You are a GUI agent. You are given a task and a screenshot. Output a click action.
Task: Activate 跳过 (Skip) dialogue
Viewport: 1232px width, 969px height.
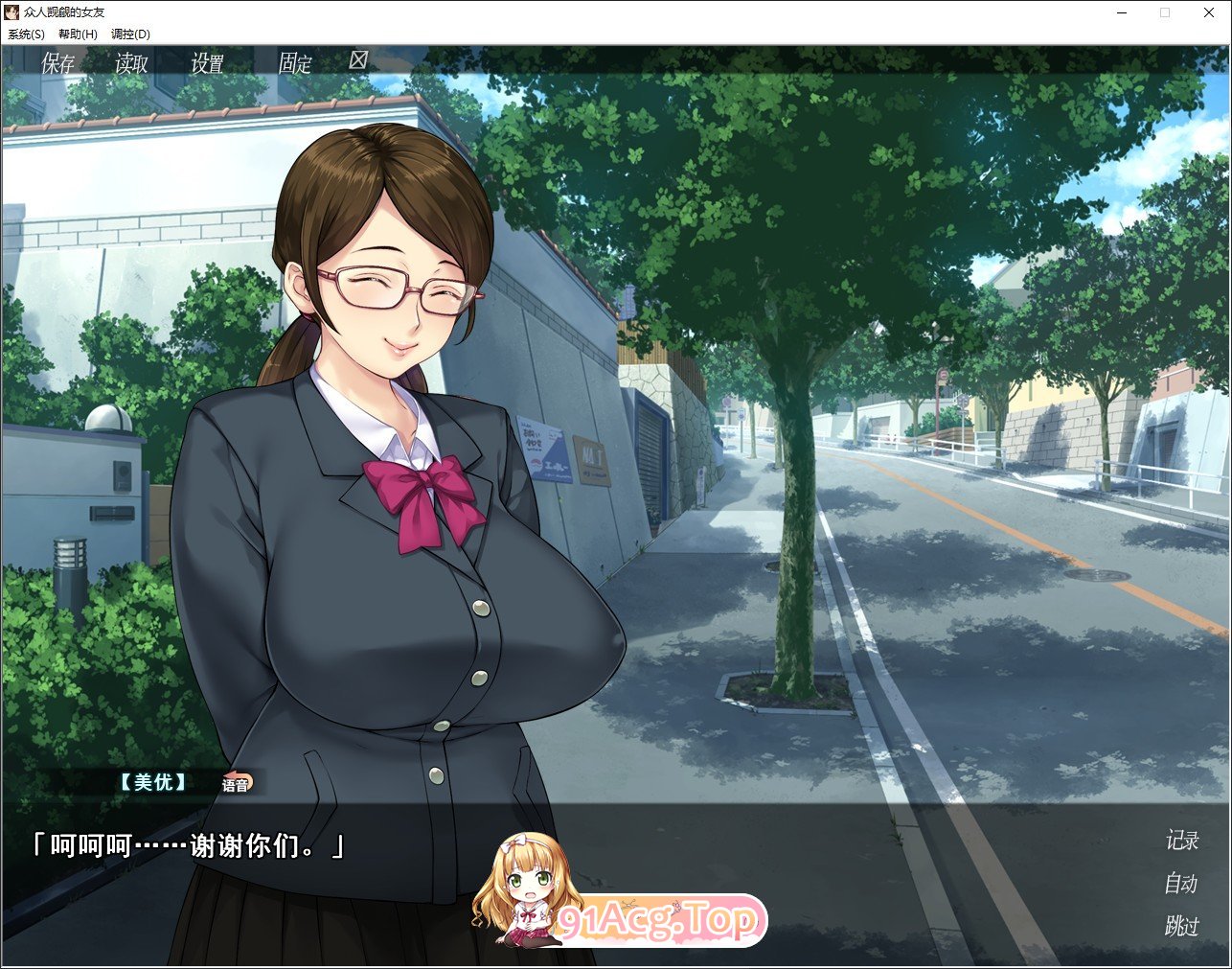(x=1181, y=925)
